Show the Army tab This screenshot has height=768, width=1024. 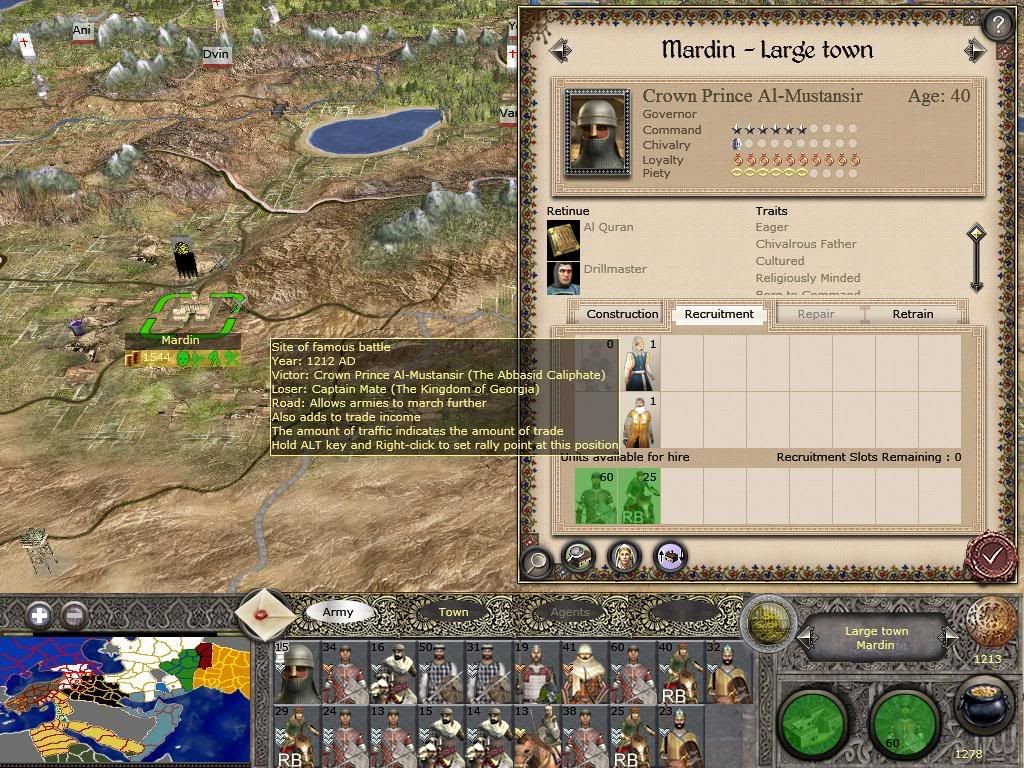pyautogui.click(x=338, y=612)
